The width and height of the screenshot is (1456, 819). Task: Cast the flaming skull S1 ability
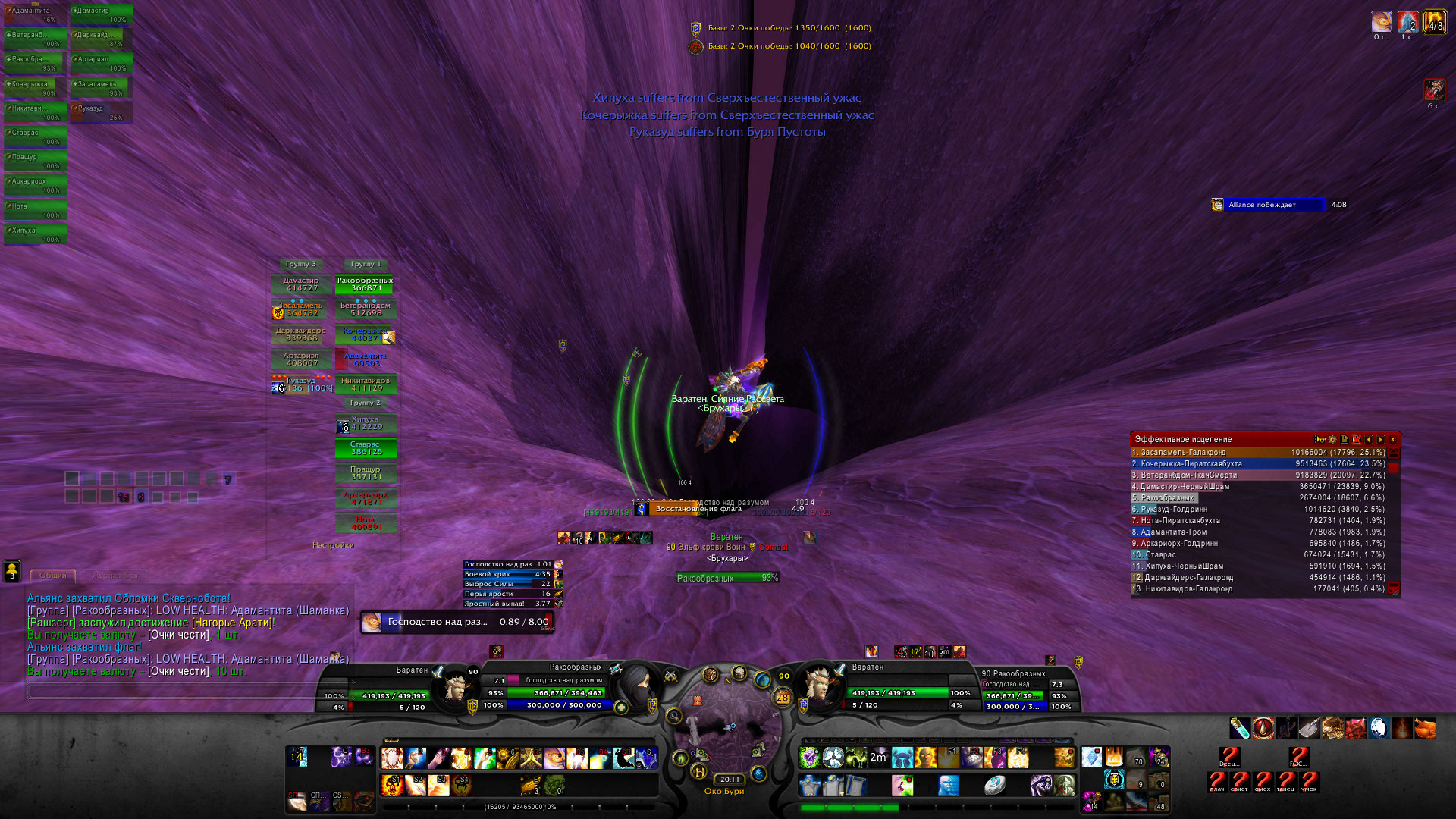[x=392, y=784]
